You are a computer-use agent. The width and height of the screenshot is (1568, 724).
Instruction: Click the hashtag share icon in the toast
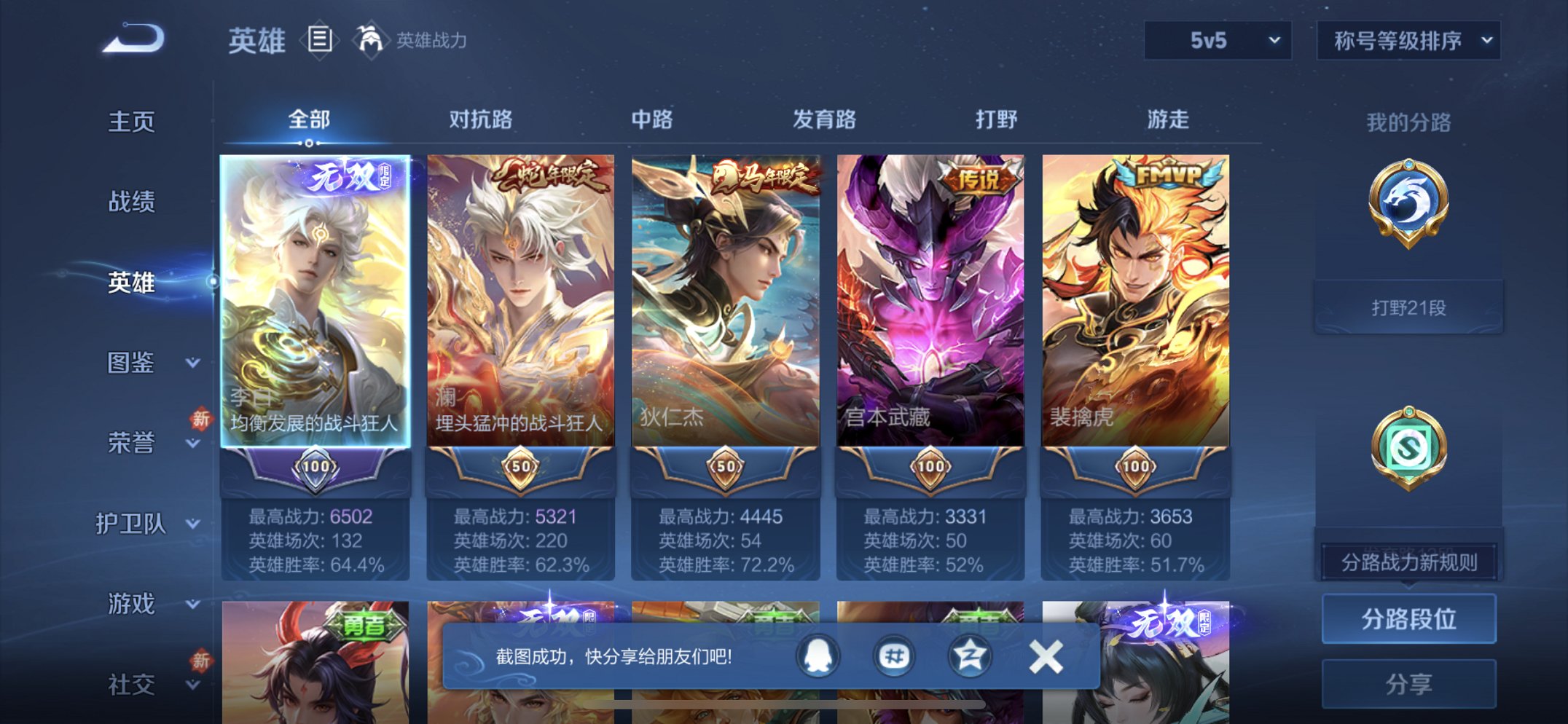point(894,656)
